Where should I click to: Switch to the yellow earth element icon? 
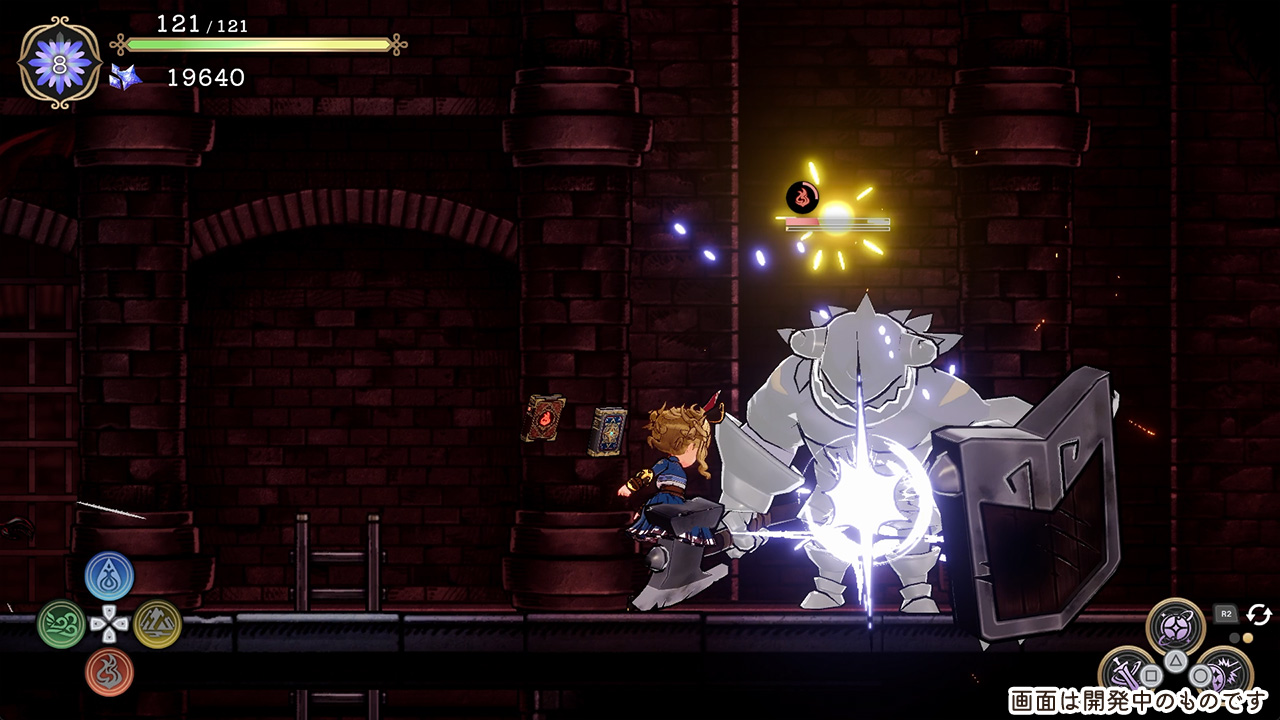tap(157, 624)
